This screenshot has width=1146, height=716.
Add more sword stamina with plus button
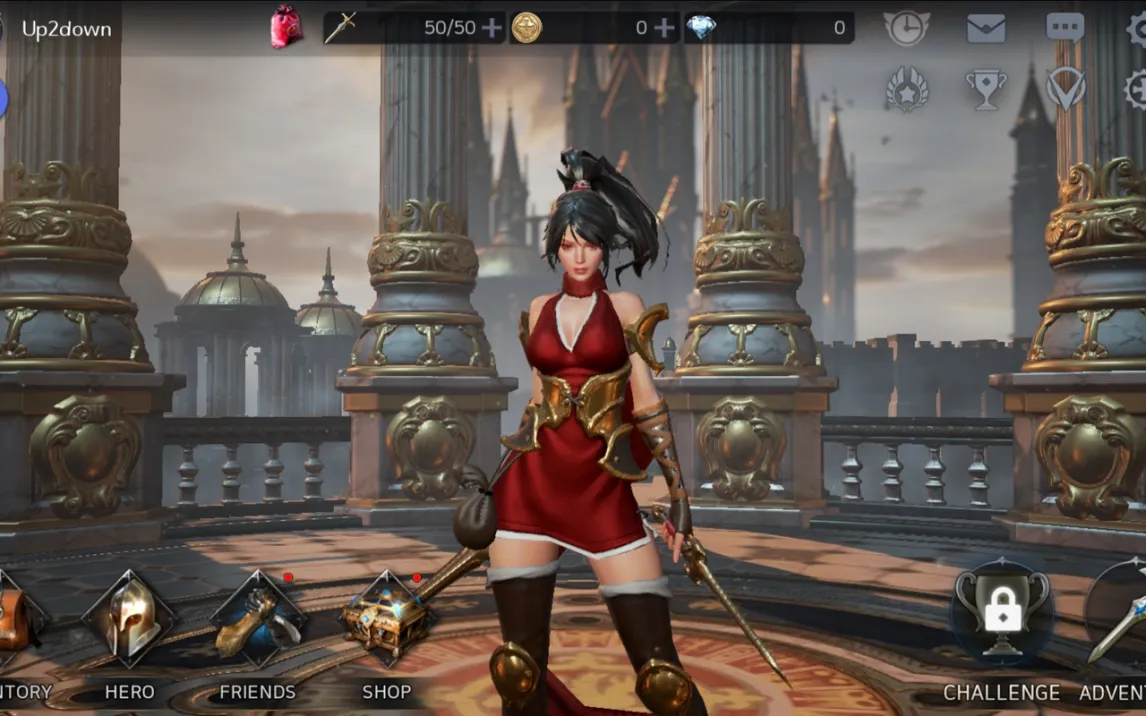[x=492, y=28]
